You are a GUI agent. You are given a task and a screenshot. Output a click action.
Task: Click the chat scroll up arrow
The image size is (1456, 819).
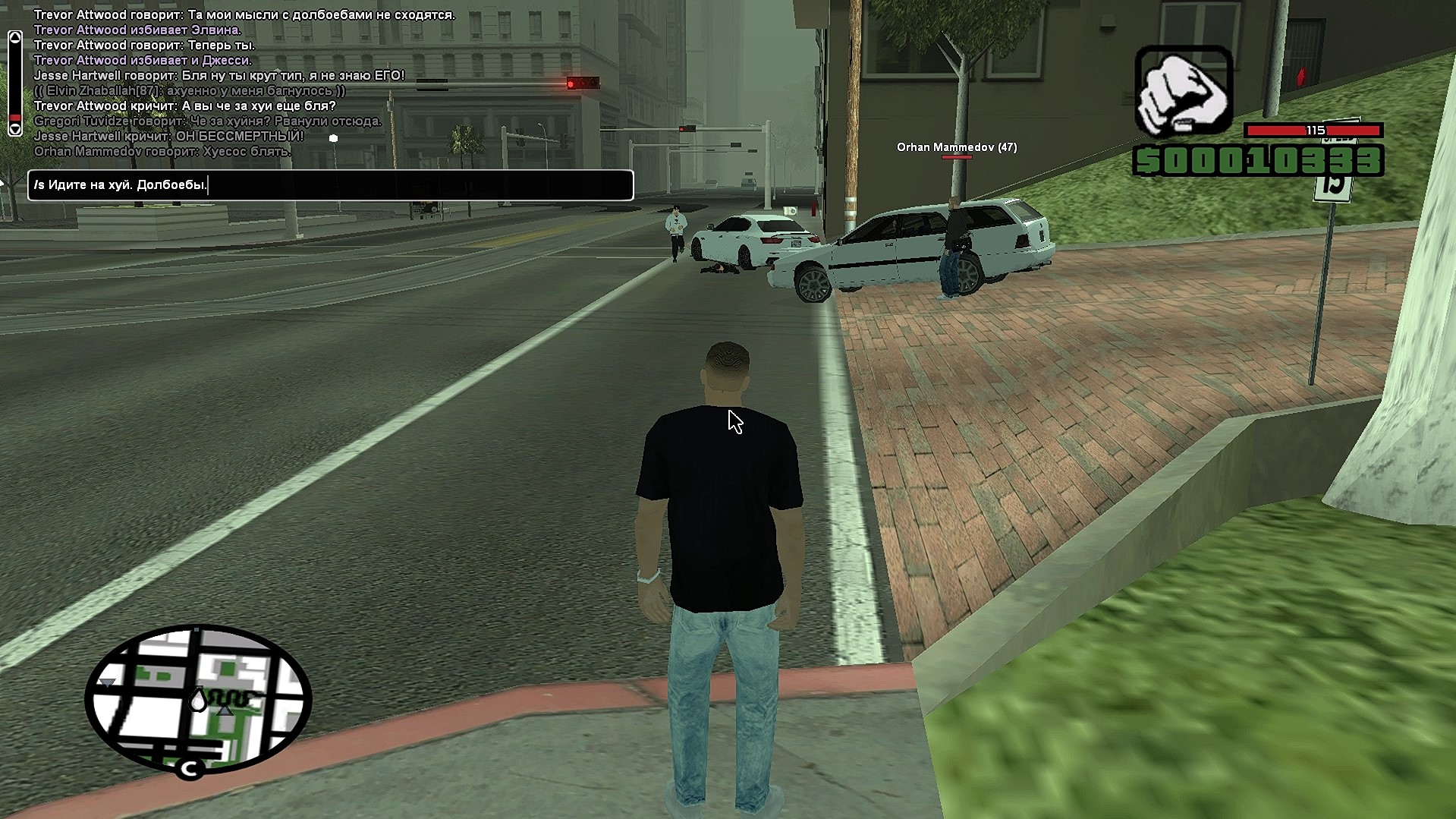tap(14, 37)
